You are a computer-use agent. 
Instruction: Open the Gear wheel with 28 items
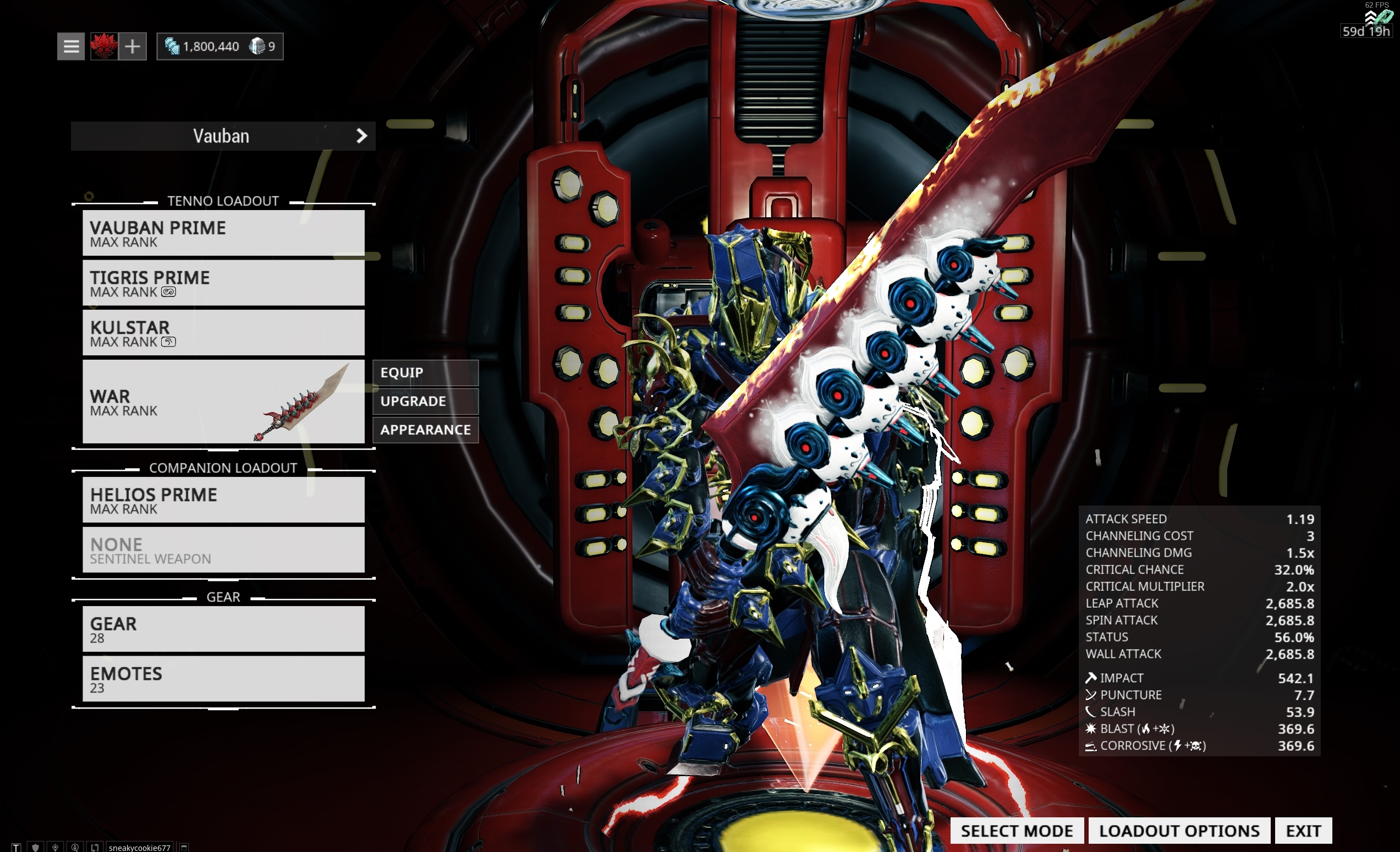pos(223,629)
